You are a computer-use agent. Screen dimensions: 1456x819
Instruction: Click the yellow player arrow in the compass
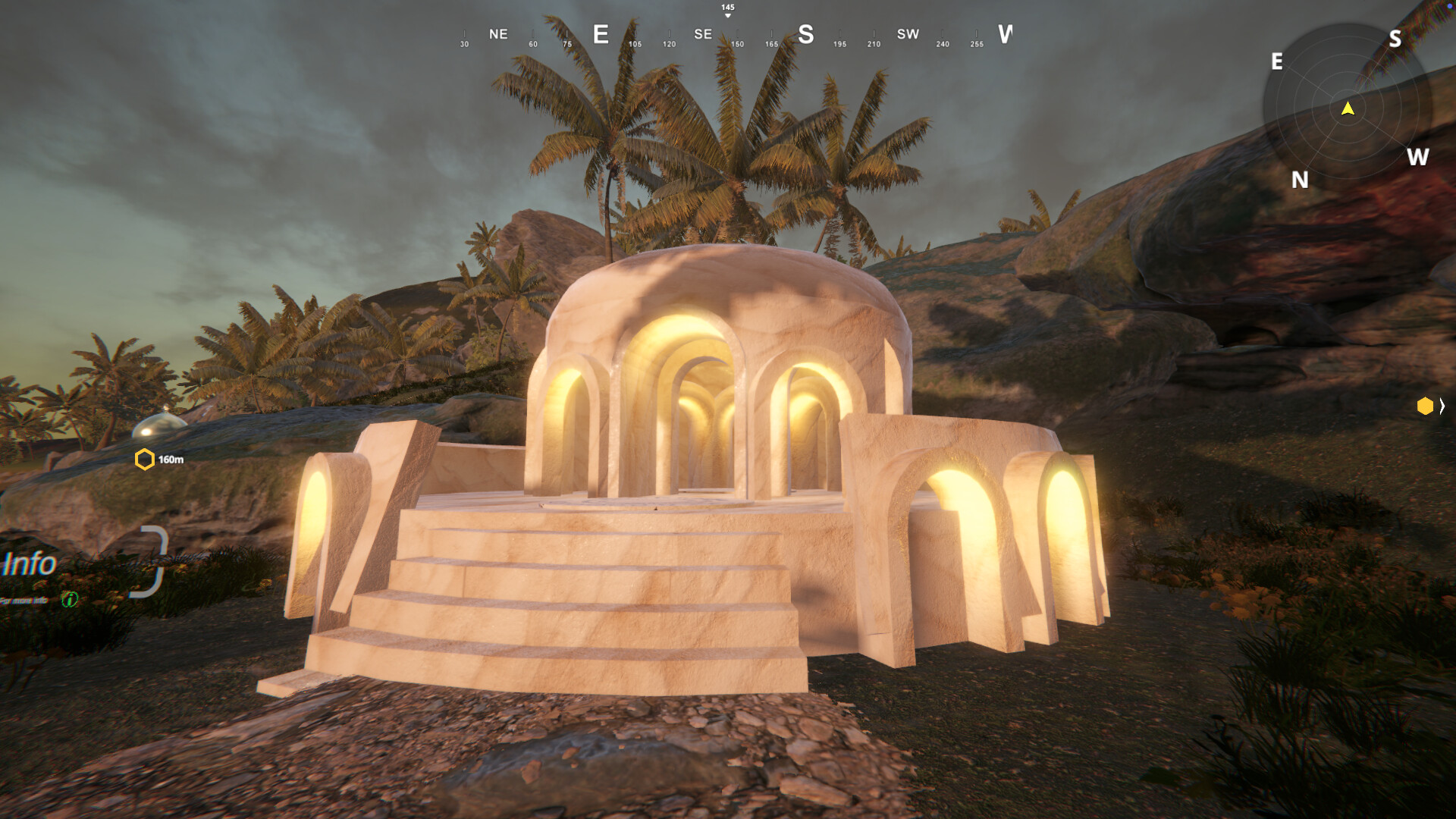click(x=1347, y=108)
